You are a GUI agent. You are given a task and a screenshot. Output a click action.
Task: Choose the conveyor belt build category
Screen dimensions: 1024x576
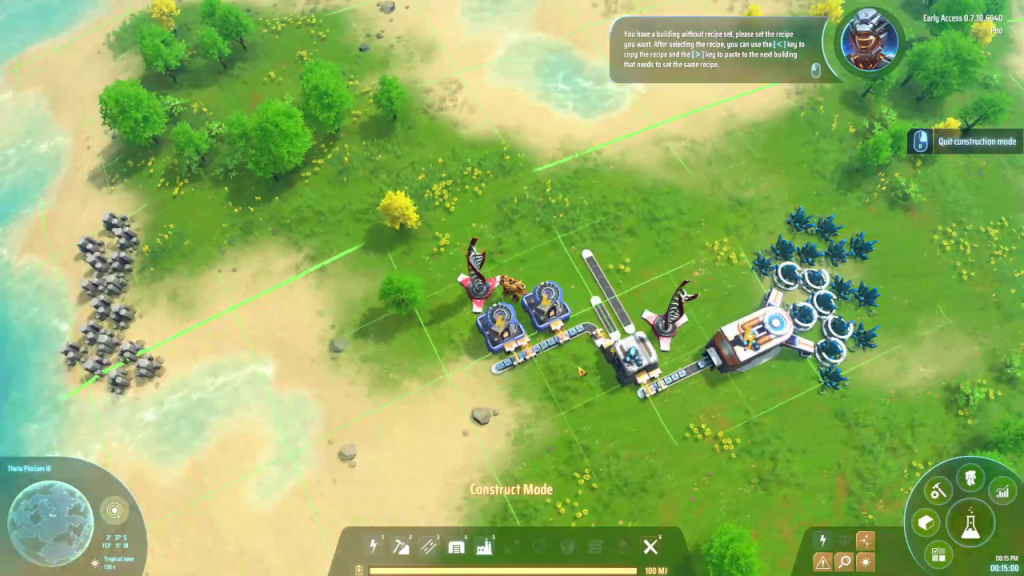coord(430,546)
